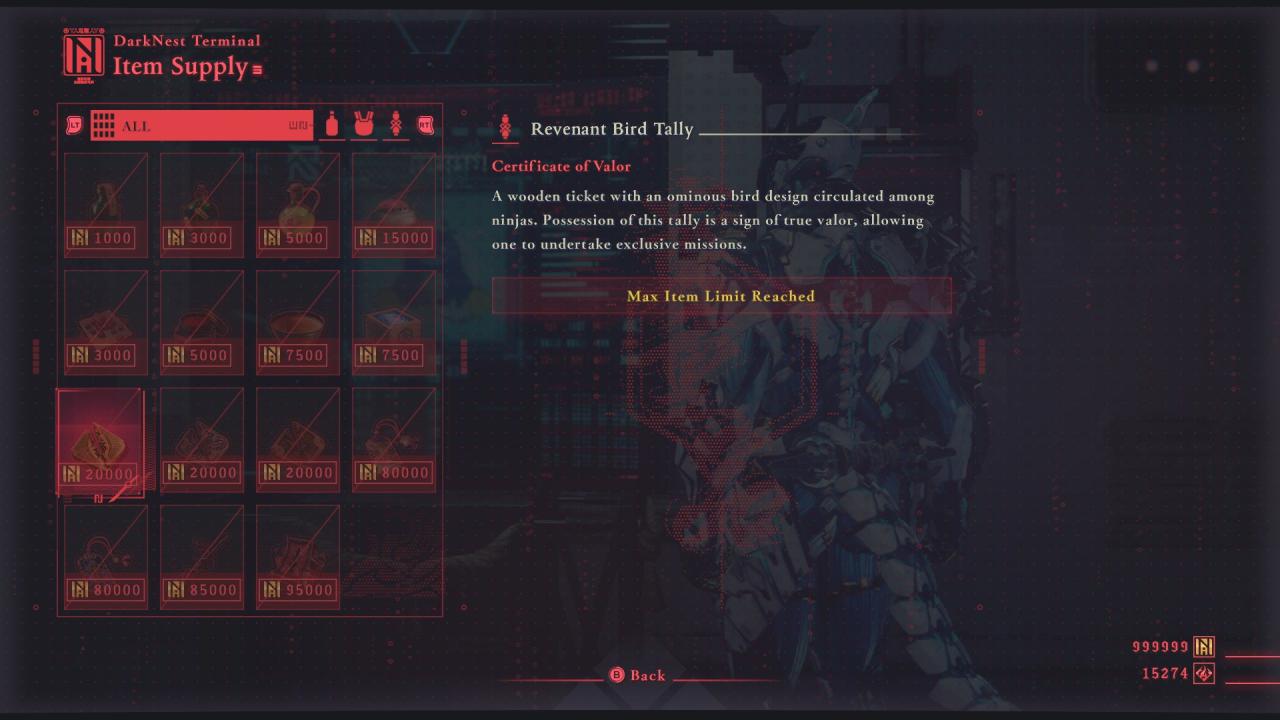Screen dimensions: 1280x720
Task: Switch to the bottle consumables tab
Action: pos(332,126)
